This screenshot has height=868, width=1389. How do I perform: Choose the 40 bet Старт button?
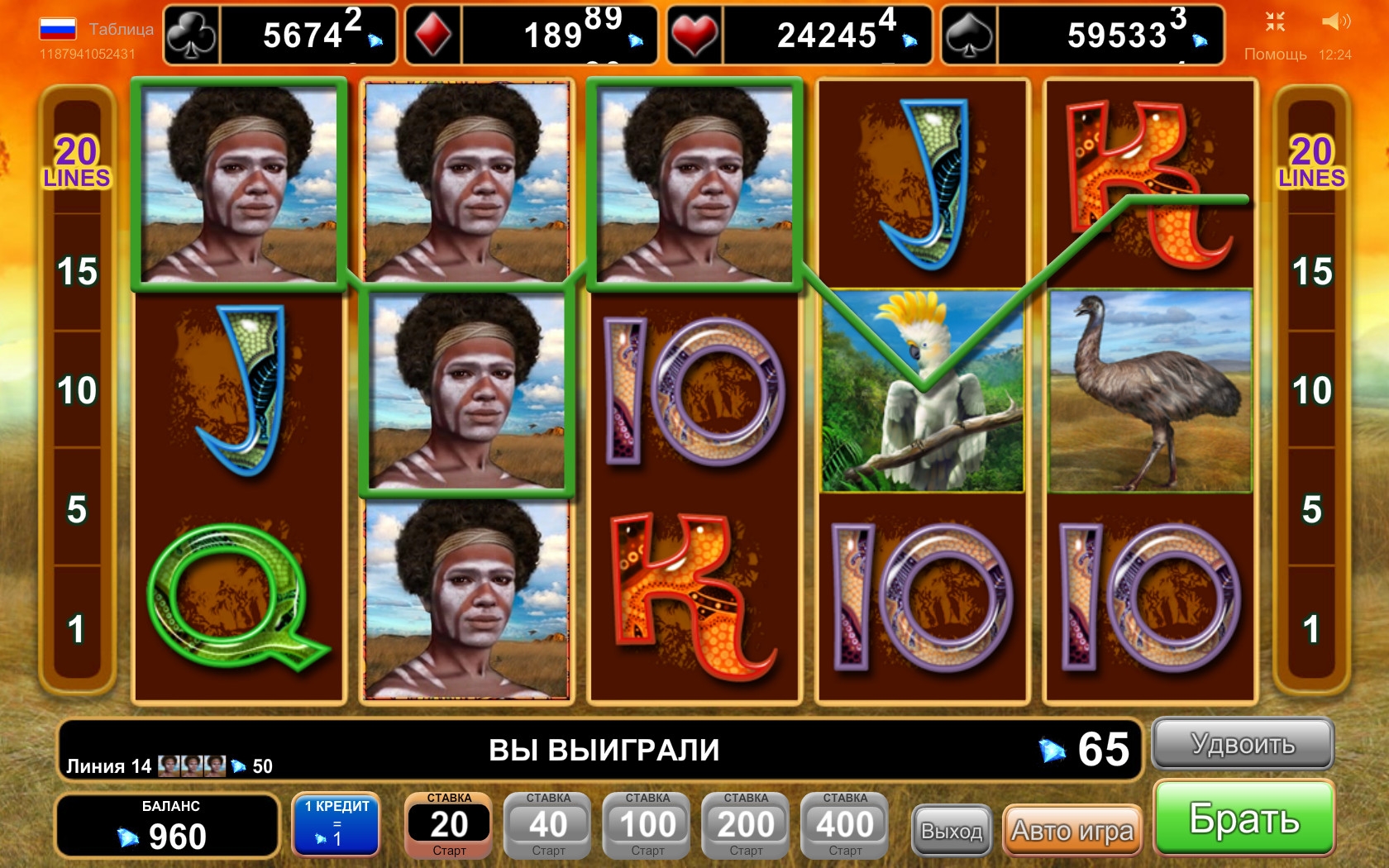coord(548,825)
